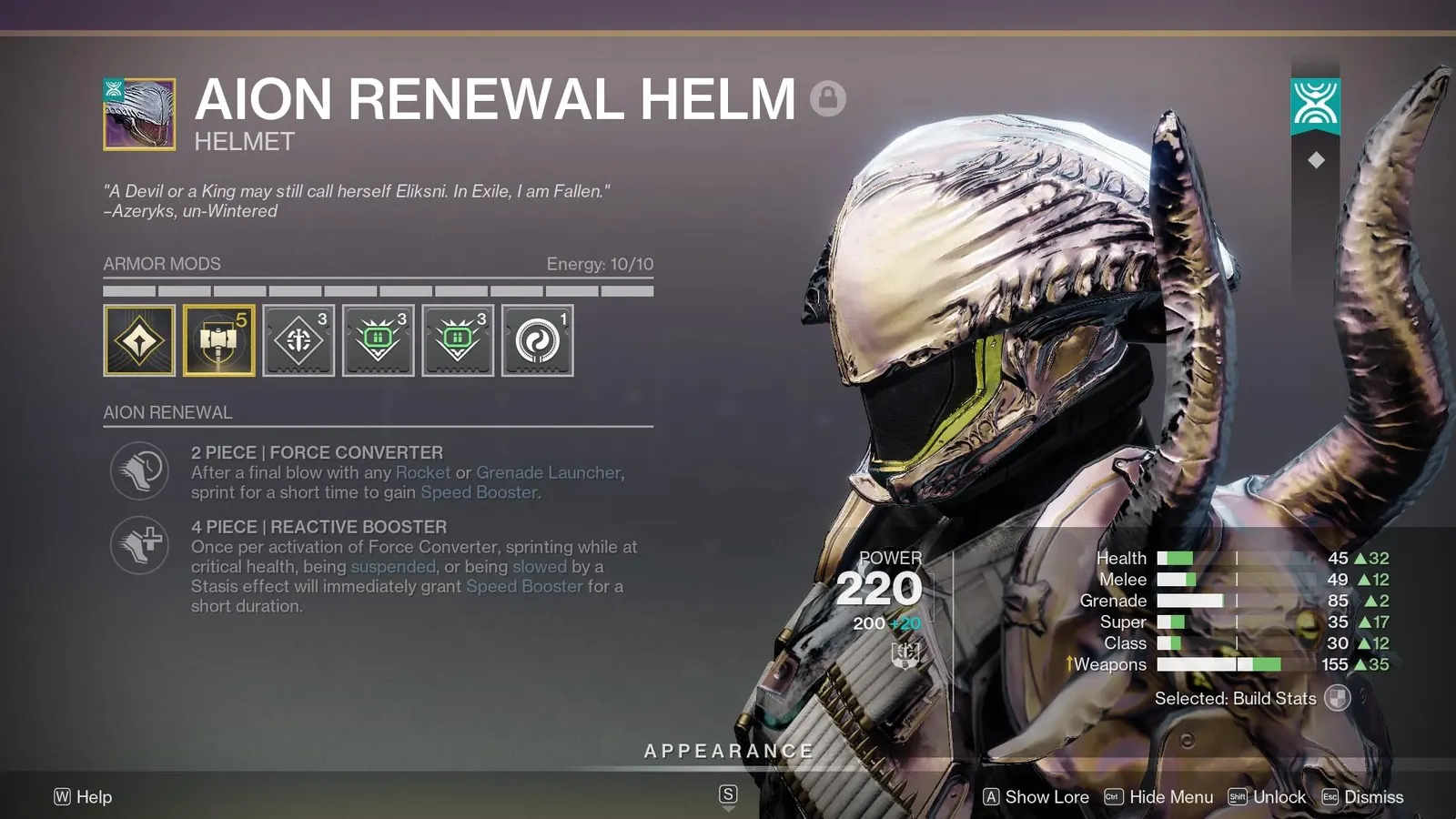This screenshot has width=1456, height=819.
Task: Inspect the Force Converter 2-piece perk icon
Action: [139, 470]
